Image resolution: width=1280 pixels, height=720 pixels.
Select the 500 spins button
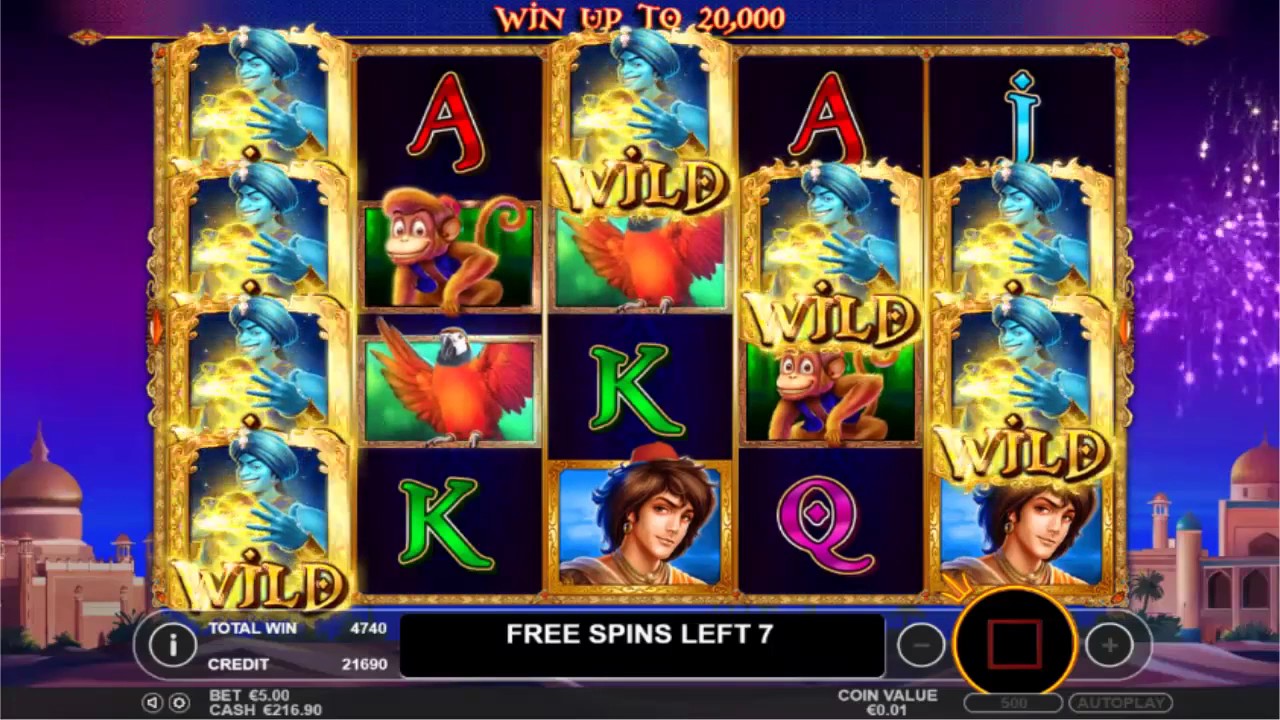(x=1013, y=702)
